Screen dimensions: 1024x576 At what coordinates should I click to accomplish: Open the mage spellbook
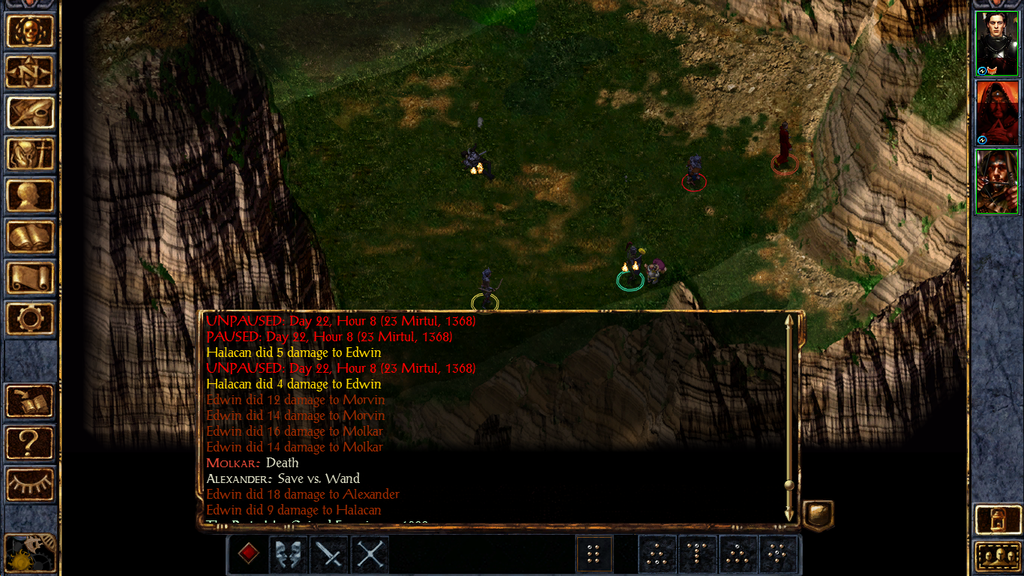tap(30, 236)
